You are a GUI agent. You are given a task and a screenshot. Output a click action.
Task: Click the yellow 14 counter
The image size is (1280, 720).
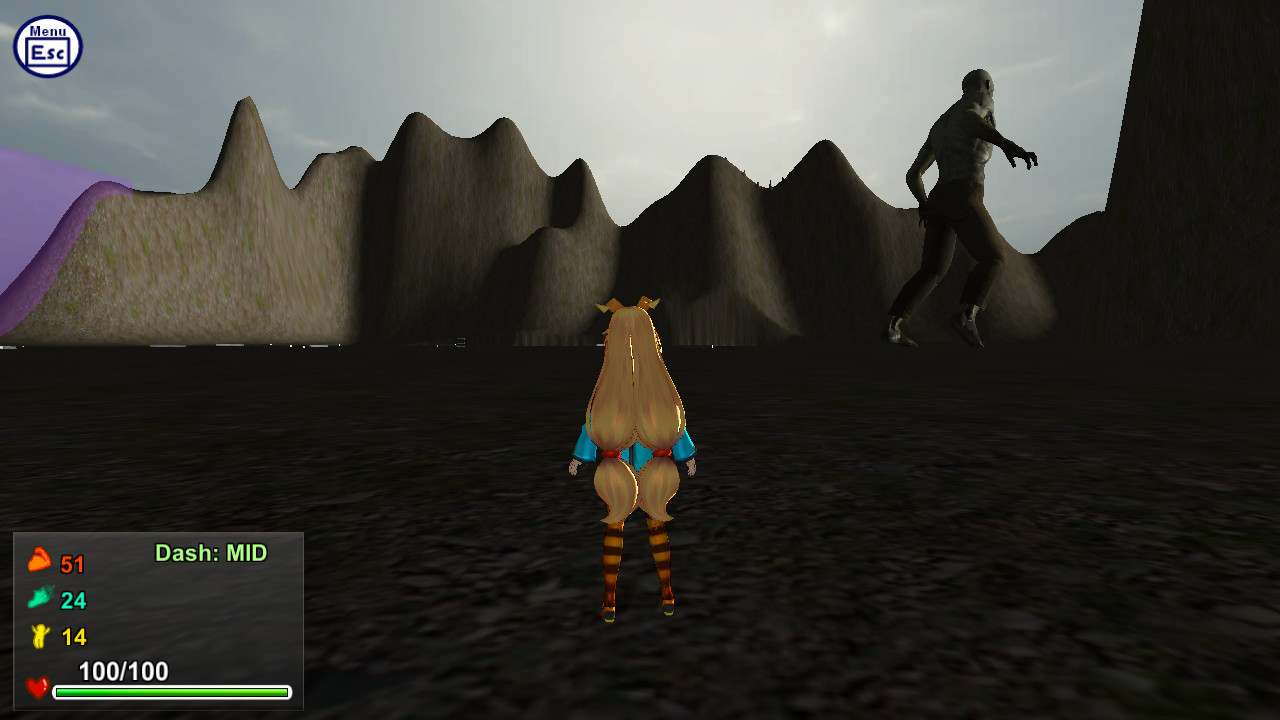click(x=73, y=637)
